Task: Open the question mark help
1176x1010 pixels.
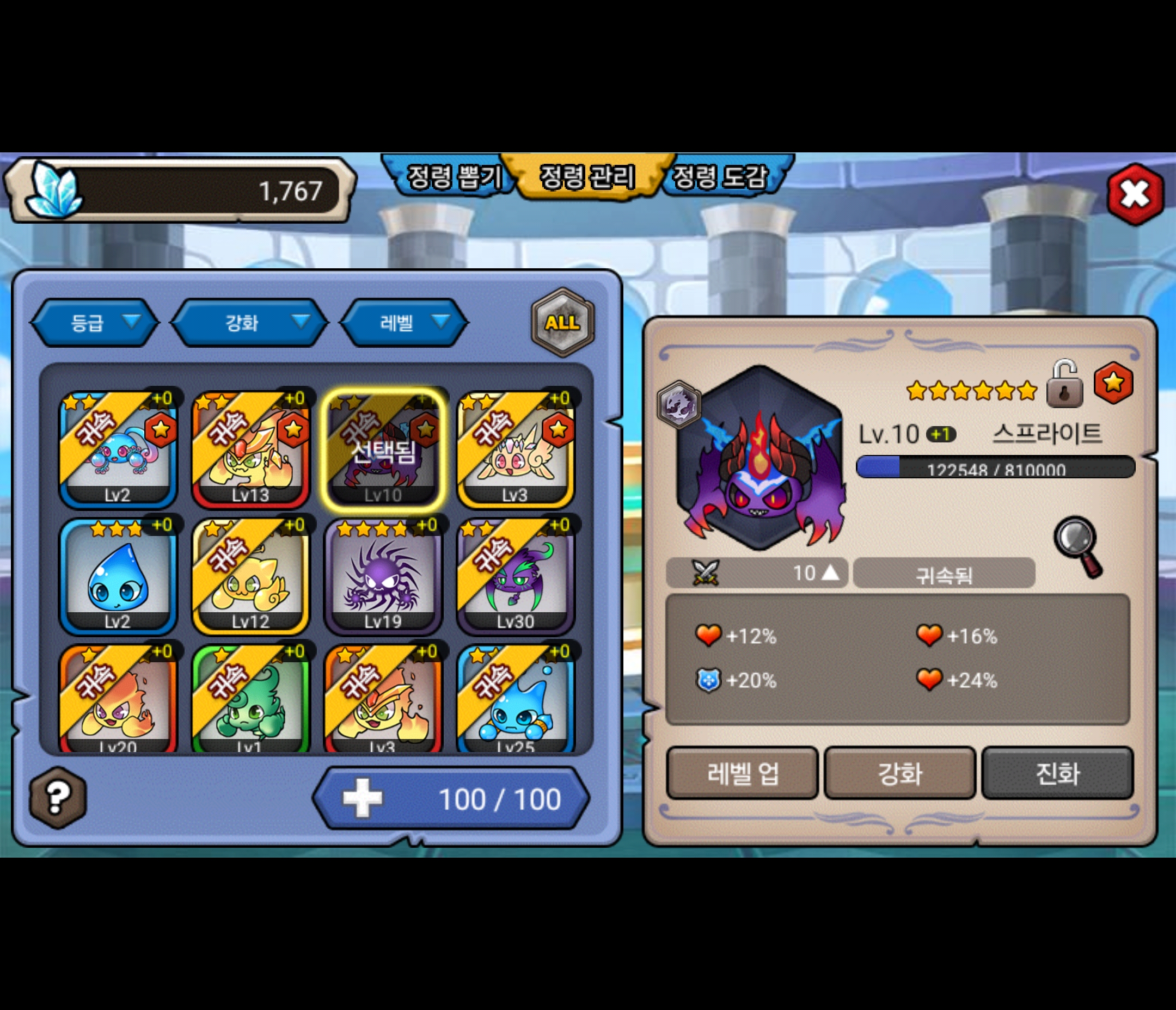Action: click(x=57, y=798)
